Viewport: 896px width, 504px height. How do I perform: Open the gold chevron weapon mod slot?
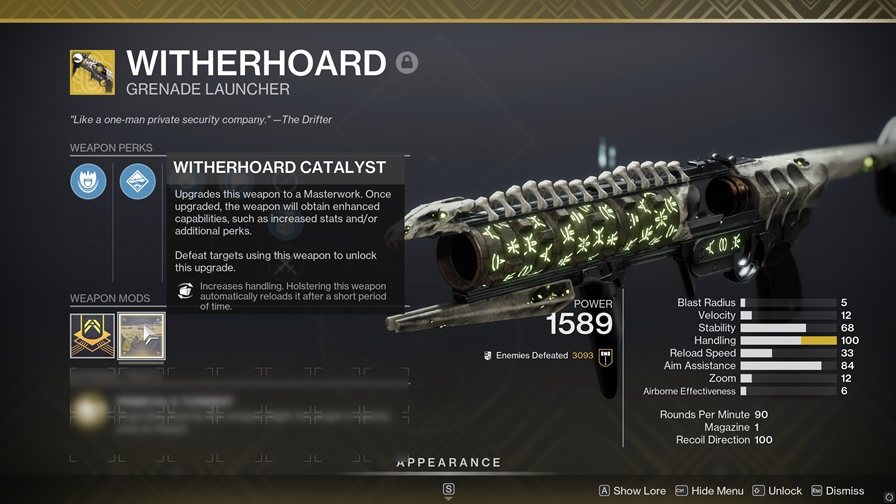(x=92, y=336)
